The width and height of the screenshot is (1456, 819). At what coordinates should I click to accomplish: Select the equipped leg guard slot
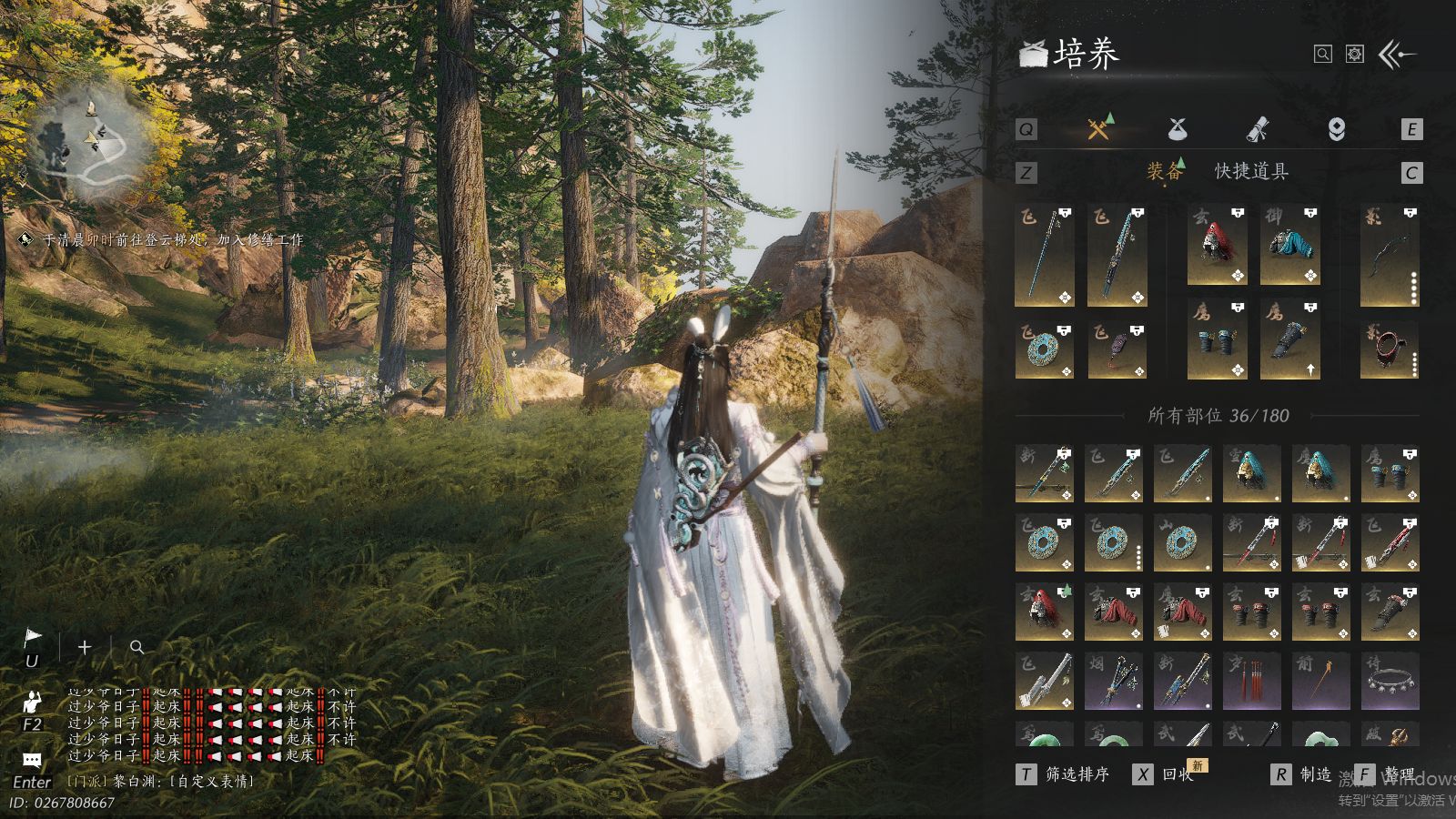click(x=1289, y=340)
